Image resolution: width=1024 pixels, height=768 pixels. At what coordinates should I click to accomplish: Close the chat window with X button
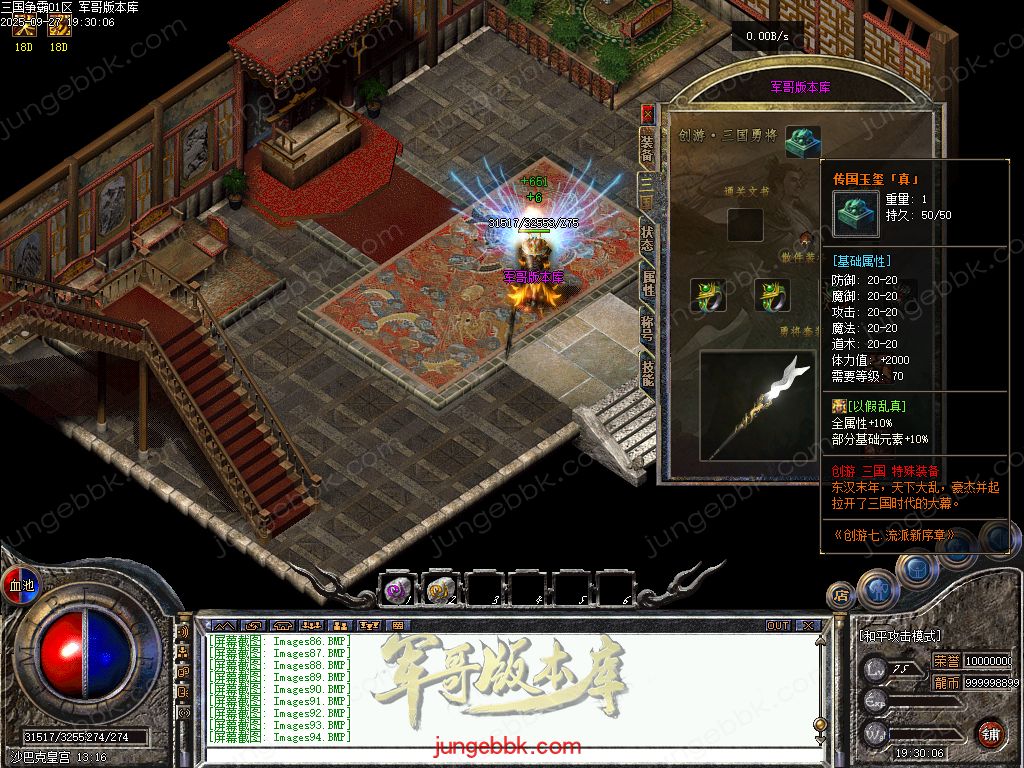pyautogui.click(x=807, y=626)
